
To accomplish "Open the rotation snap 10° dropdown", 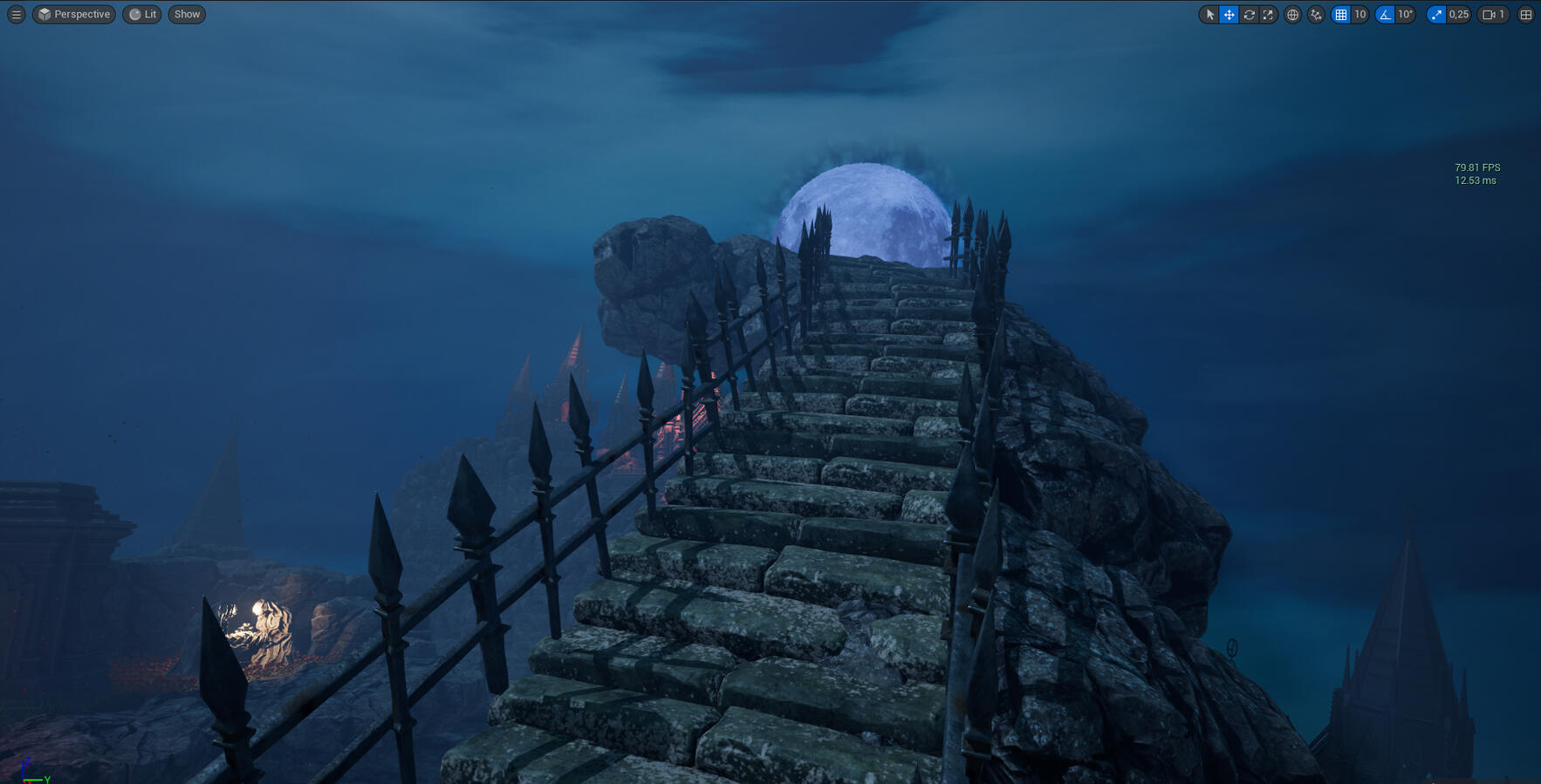I will pos(1405,14).
